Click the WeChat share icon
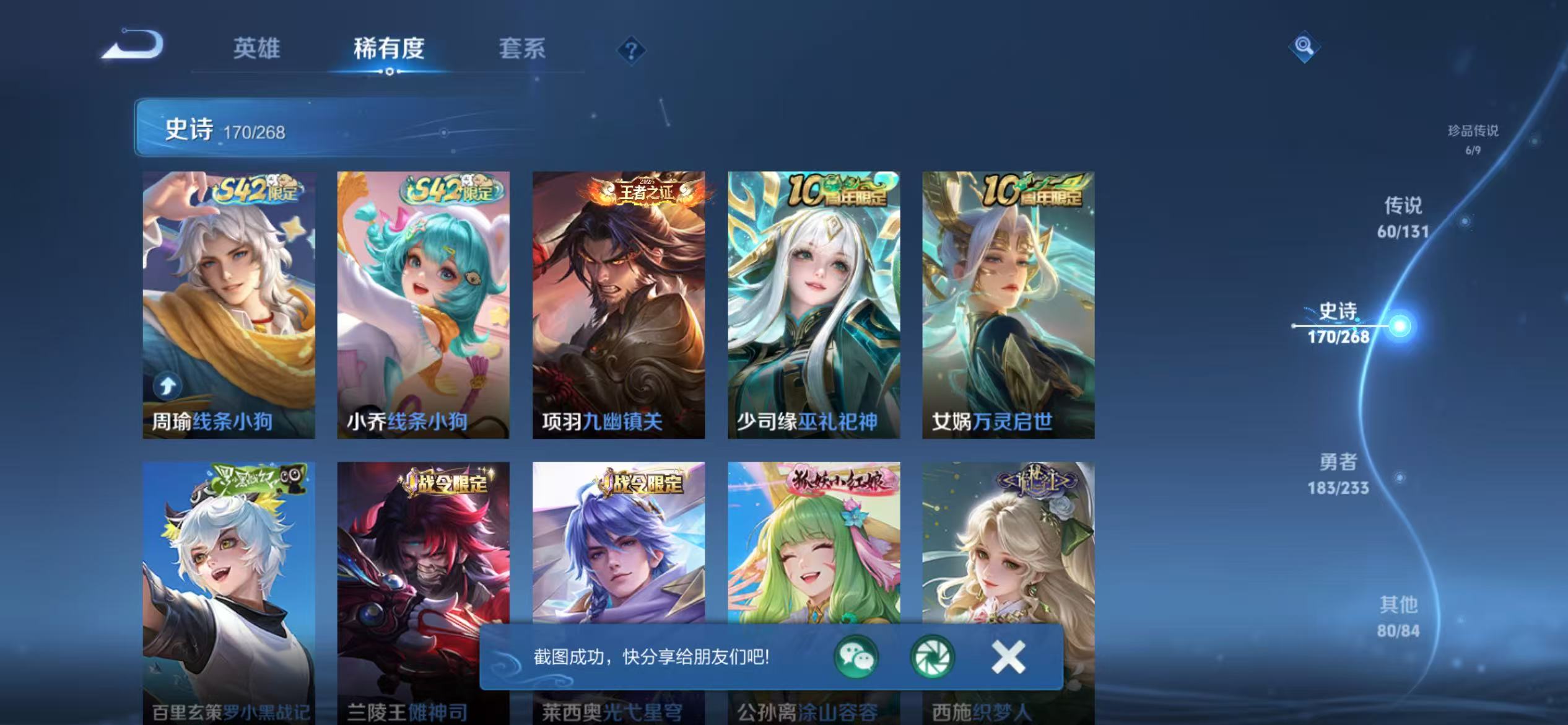 pos(856,657)
